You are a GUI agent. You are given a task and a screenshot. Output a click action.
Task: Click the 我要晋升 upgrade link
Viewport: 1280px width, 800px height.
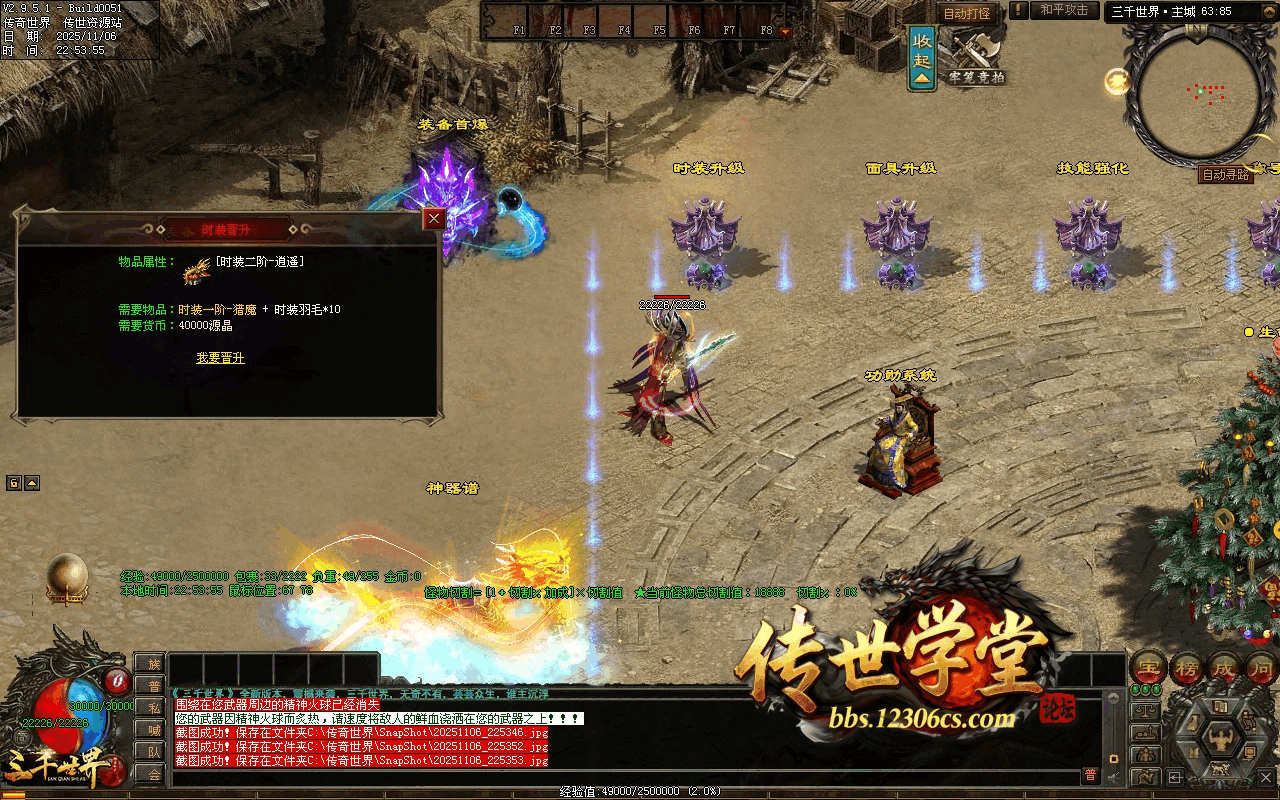[220, 358]
